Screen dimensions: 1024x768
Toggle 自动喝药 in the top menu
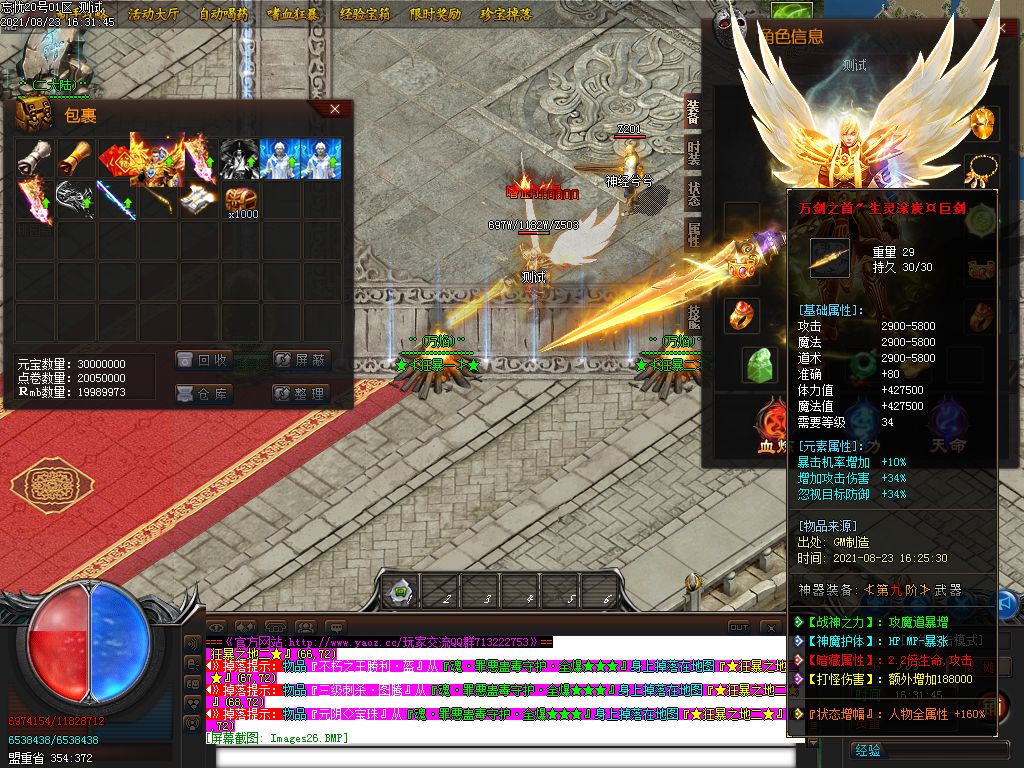tap(224, 15)
